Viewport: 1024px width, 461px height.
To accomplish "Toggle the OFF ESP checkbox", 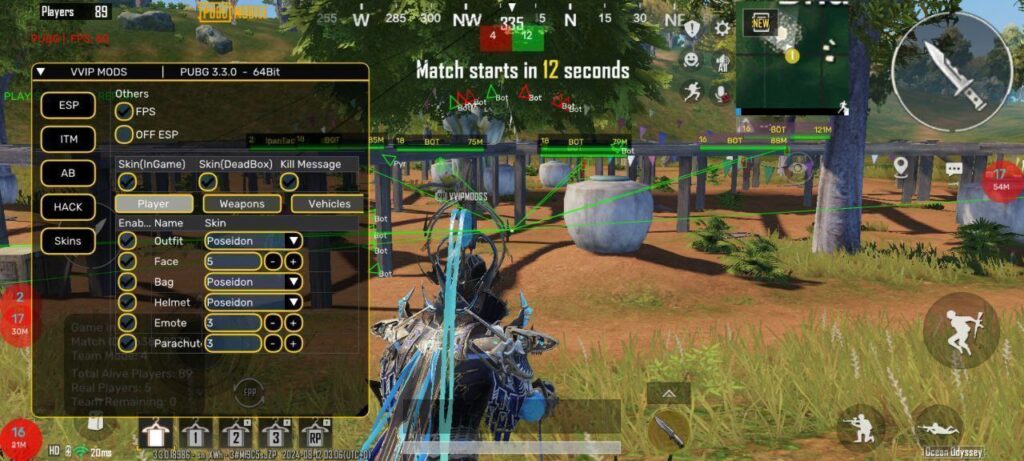I will tap(125, 134).
